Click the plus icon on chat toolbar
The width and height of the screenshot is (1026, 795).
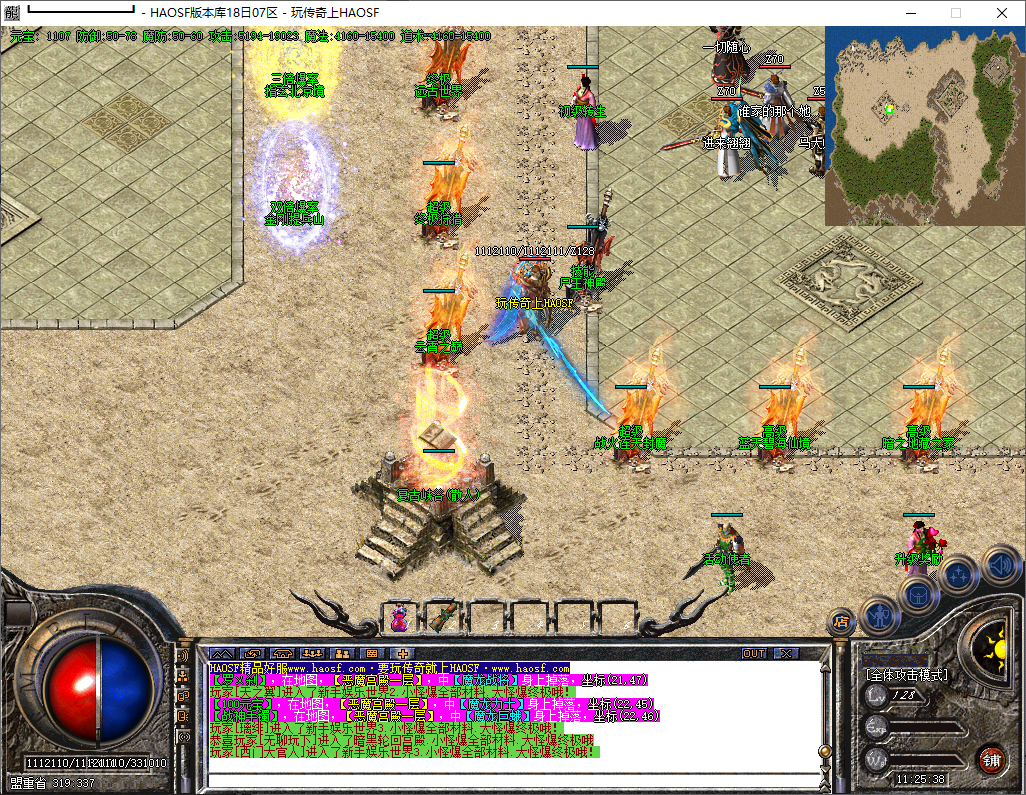[404, 653]
